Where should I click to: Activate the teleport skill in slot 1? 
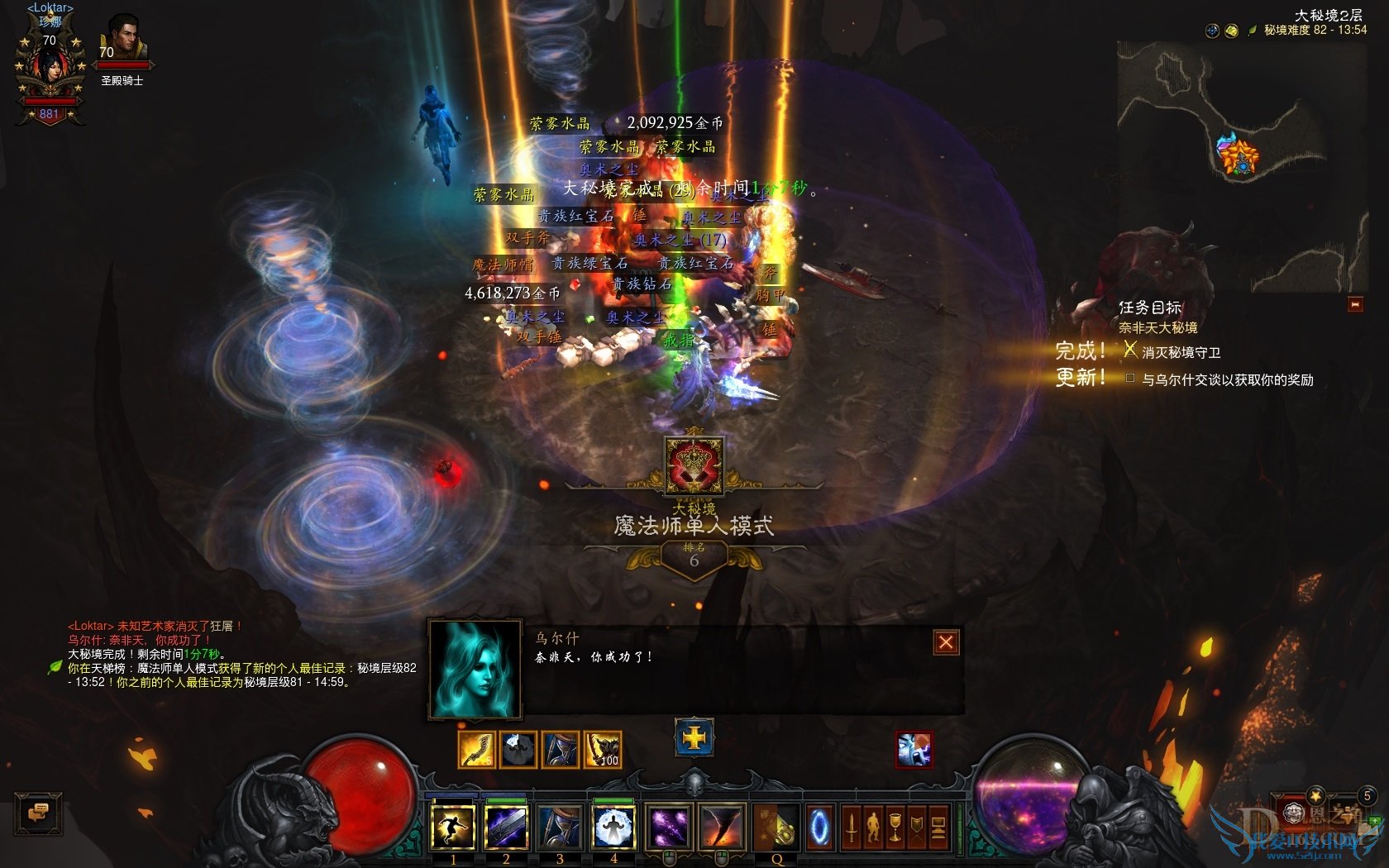(x=453, y=827)
